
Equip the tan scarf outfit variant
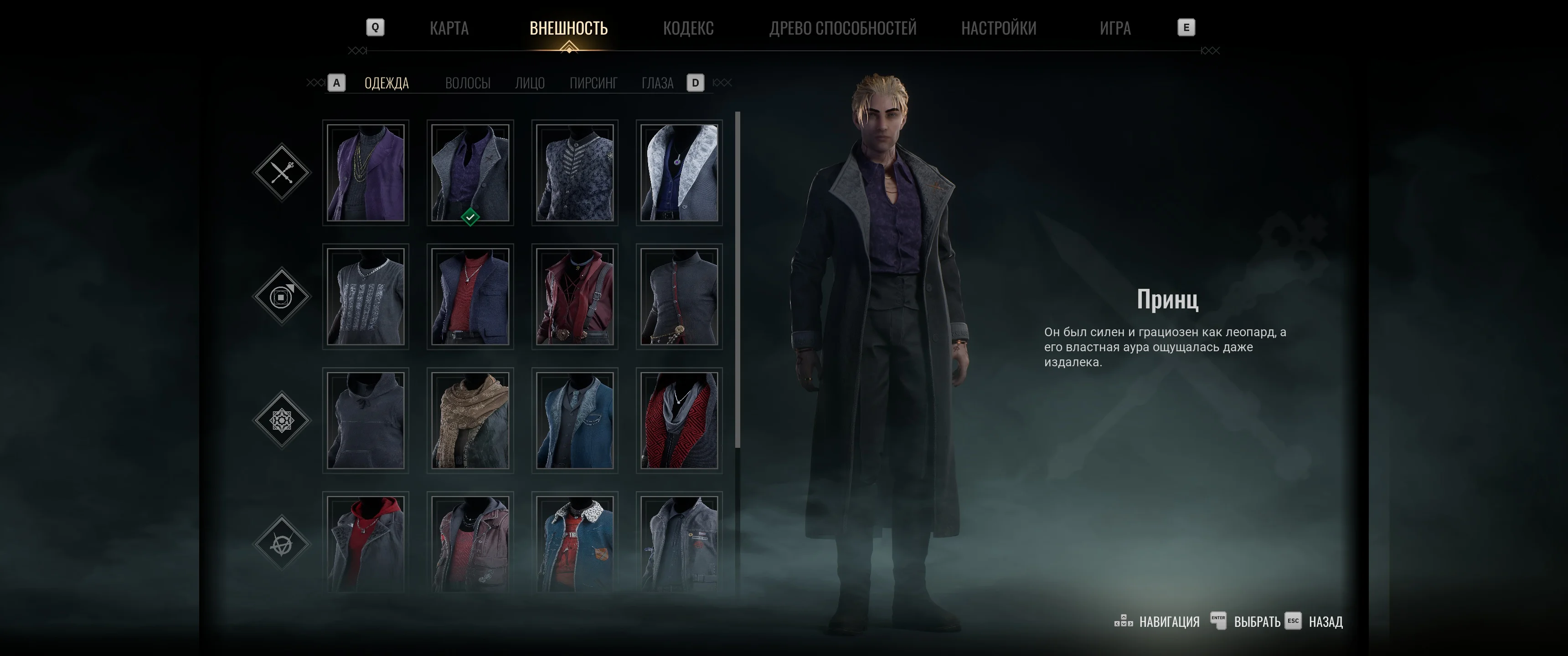(x=470, y=420)
